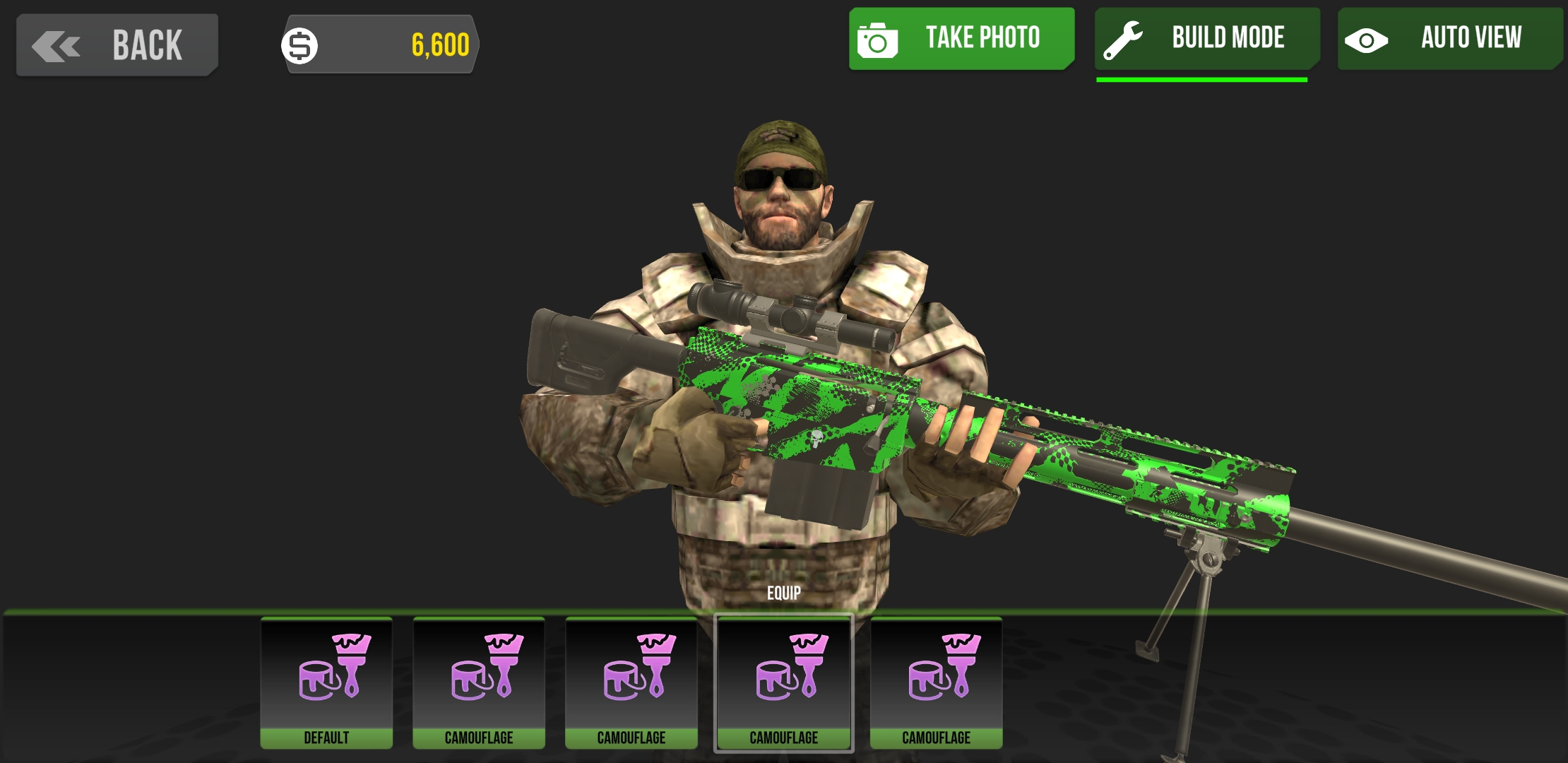The width and height of the screenshot is (1568, 763).
Task: Select the Default paint option
Action: [326, 682]
